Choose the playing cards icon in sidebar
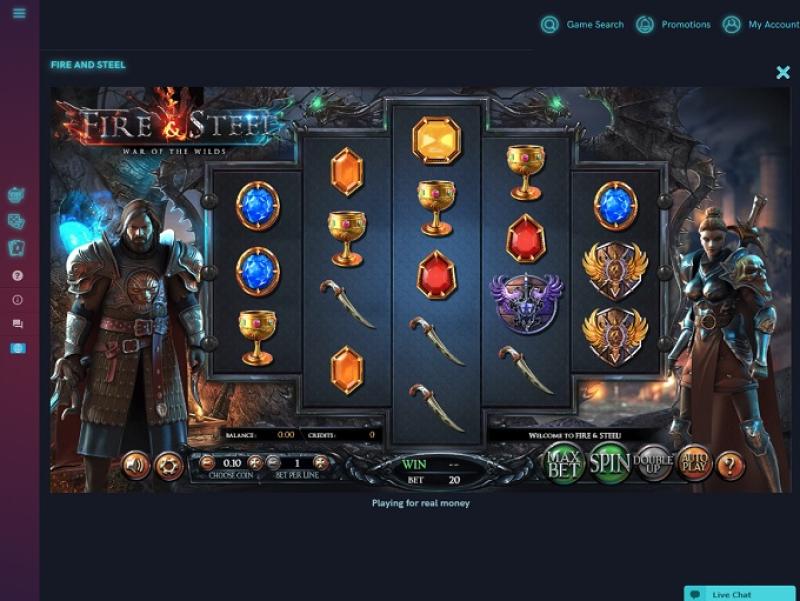 click(x=17, y=247)
